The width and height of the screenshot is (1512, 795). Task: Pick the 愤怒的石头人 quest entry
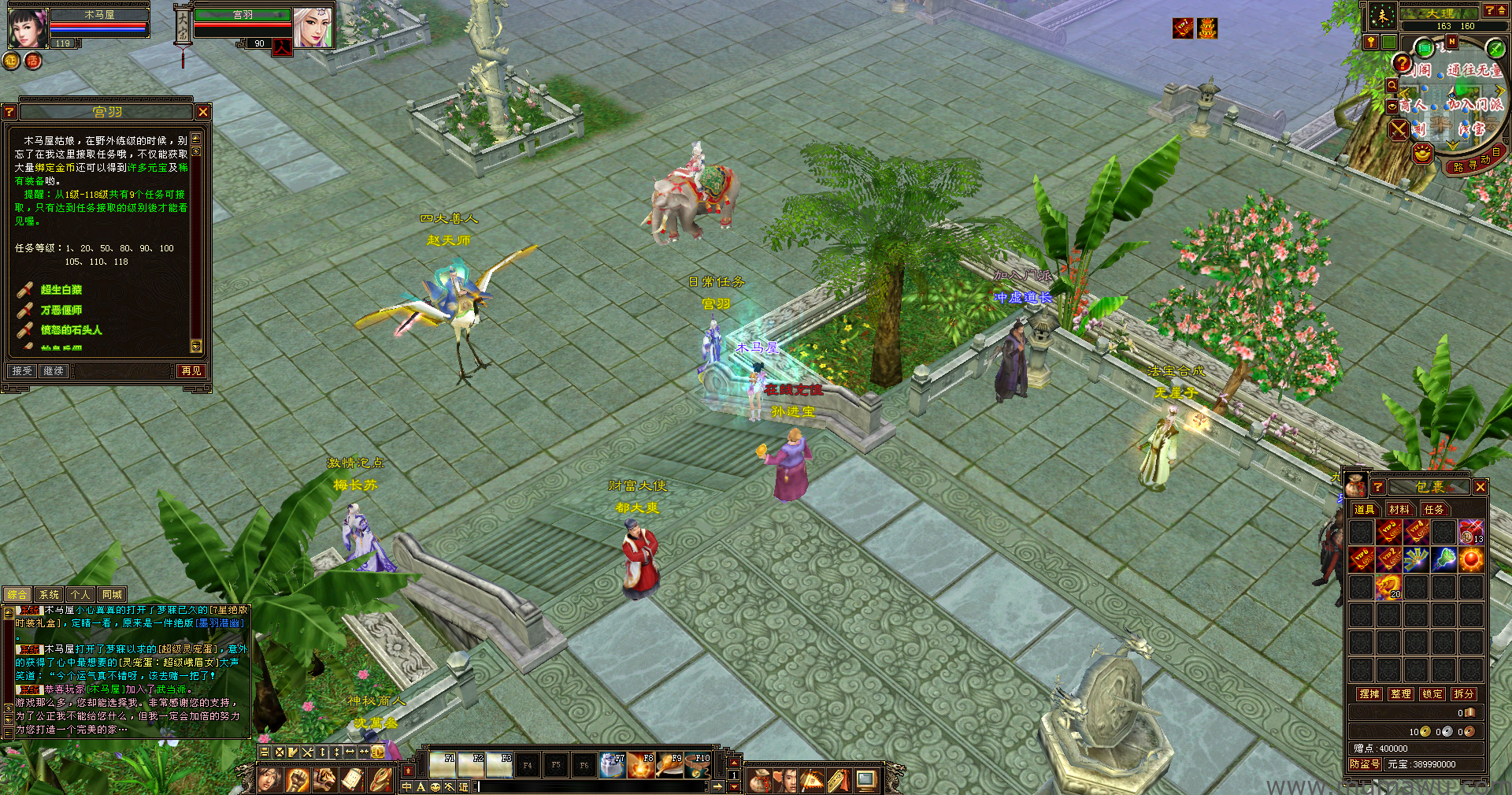(x=72, y=330)
